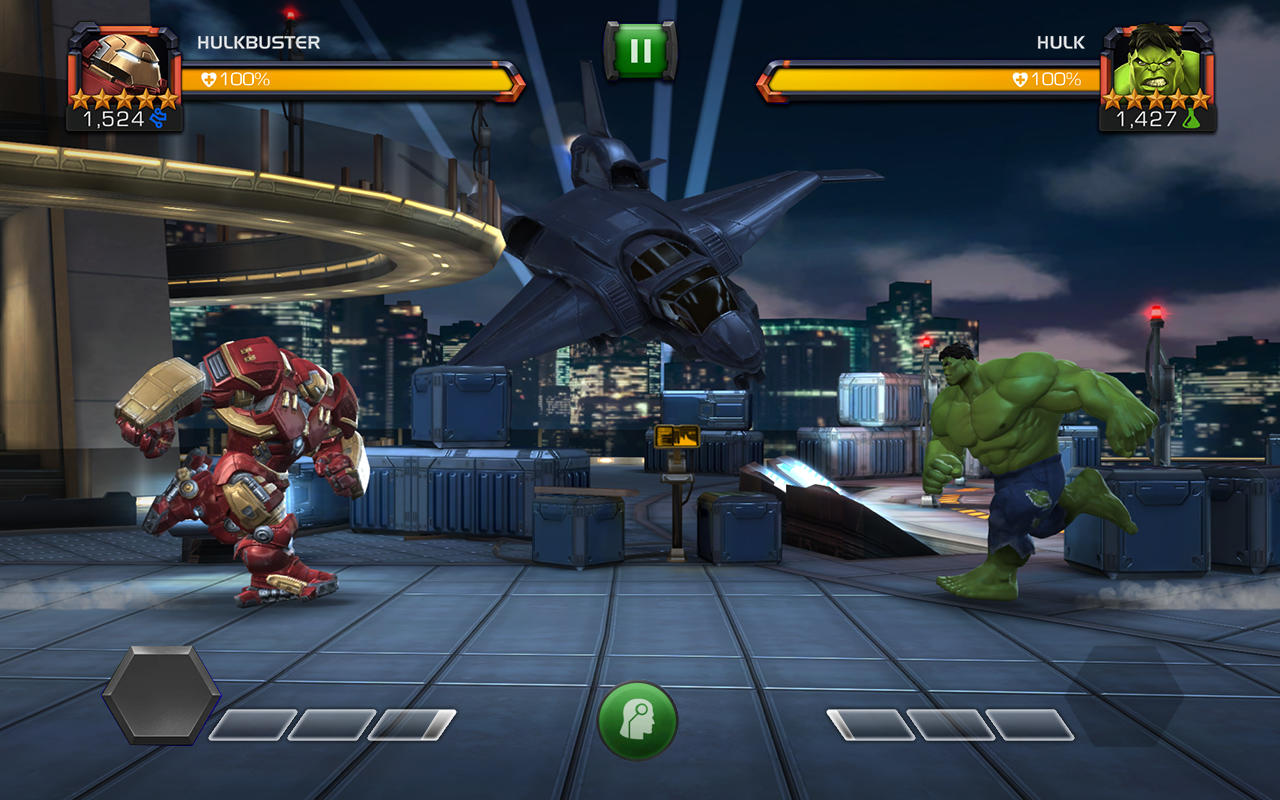The image size is (1280, 800).
Task: Click the HULK name label
Action: 1061,42
